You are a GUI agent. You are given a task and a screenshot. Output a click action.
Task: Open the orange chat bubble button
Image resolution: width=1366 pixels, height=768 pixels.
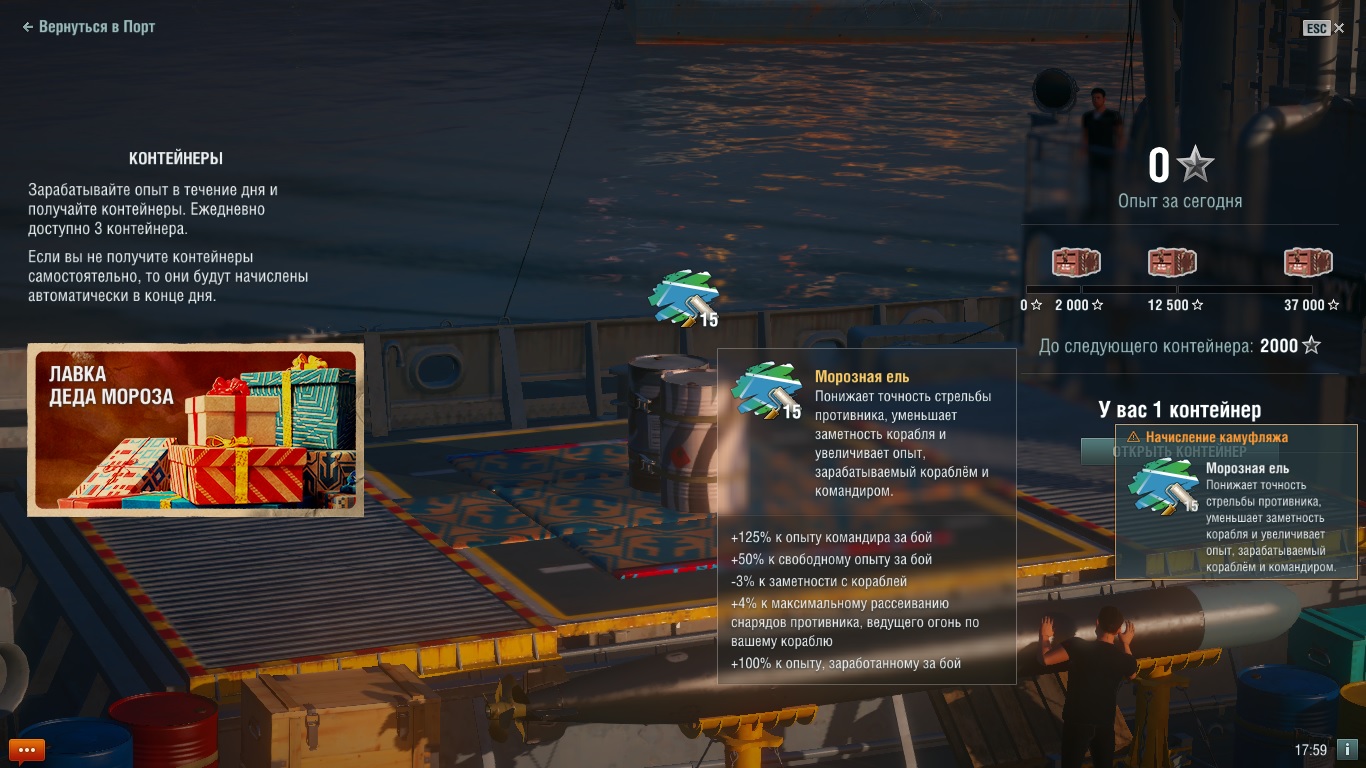[x=27, y=749]
